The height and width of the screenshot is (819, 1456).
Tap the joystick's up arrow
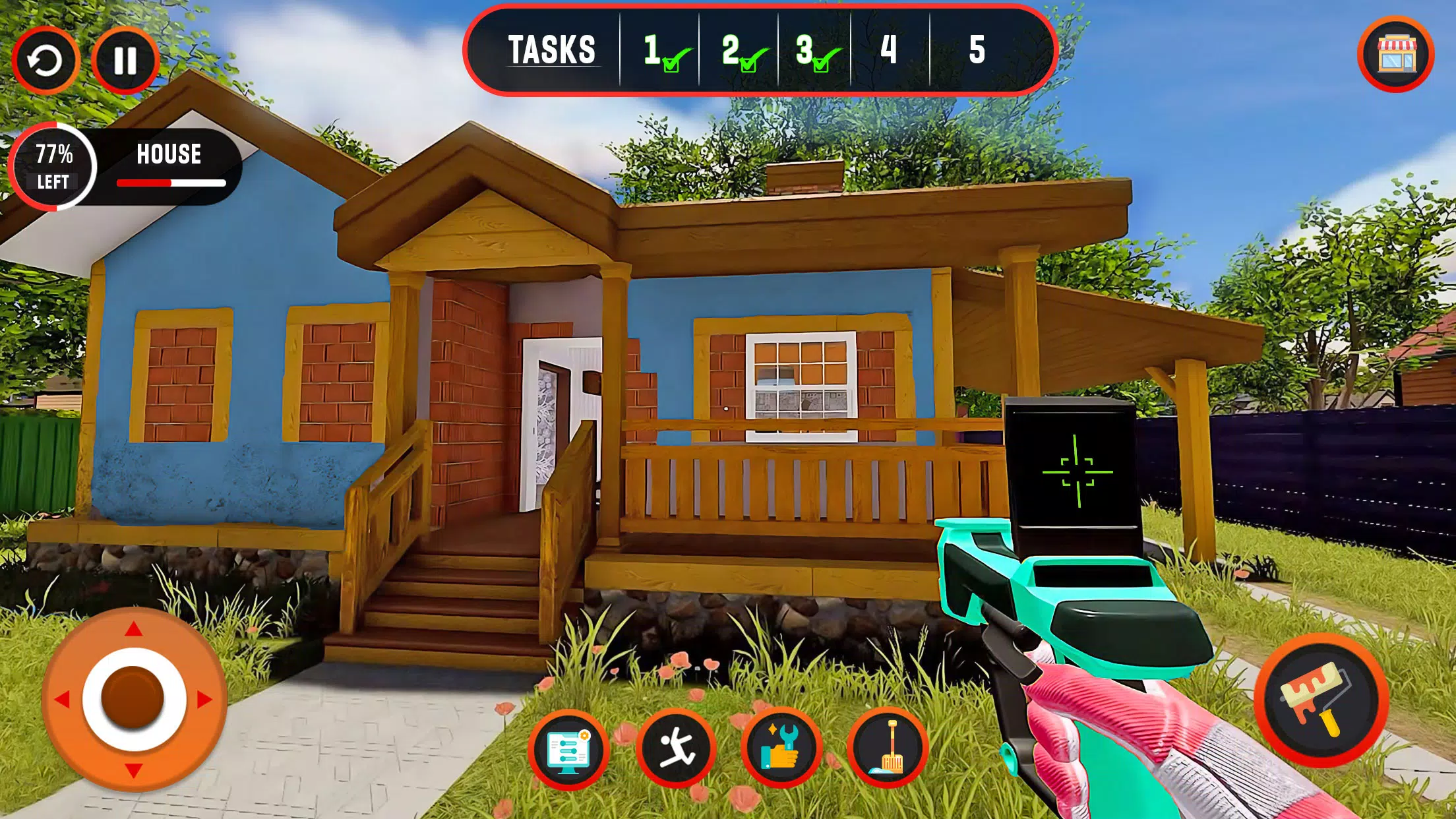[x=134, y=629]
